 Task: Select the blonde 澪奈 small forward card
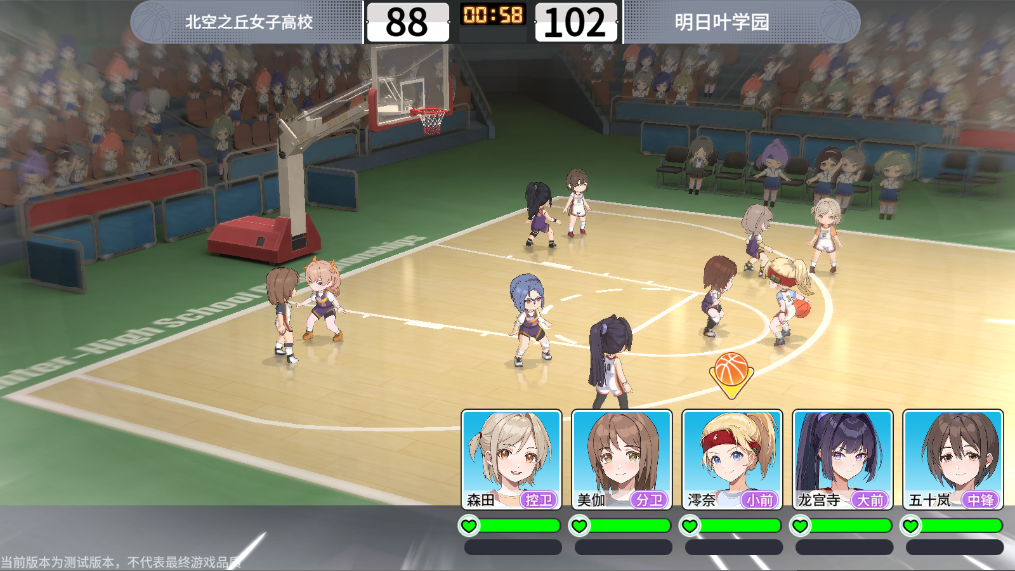pyautogui.click(x=732, y=459)
